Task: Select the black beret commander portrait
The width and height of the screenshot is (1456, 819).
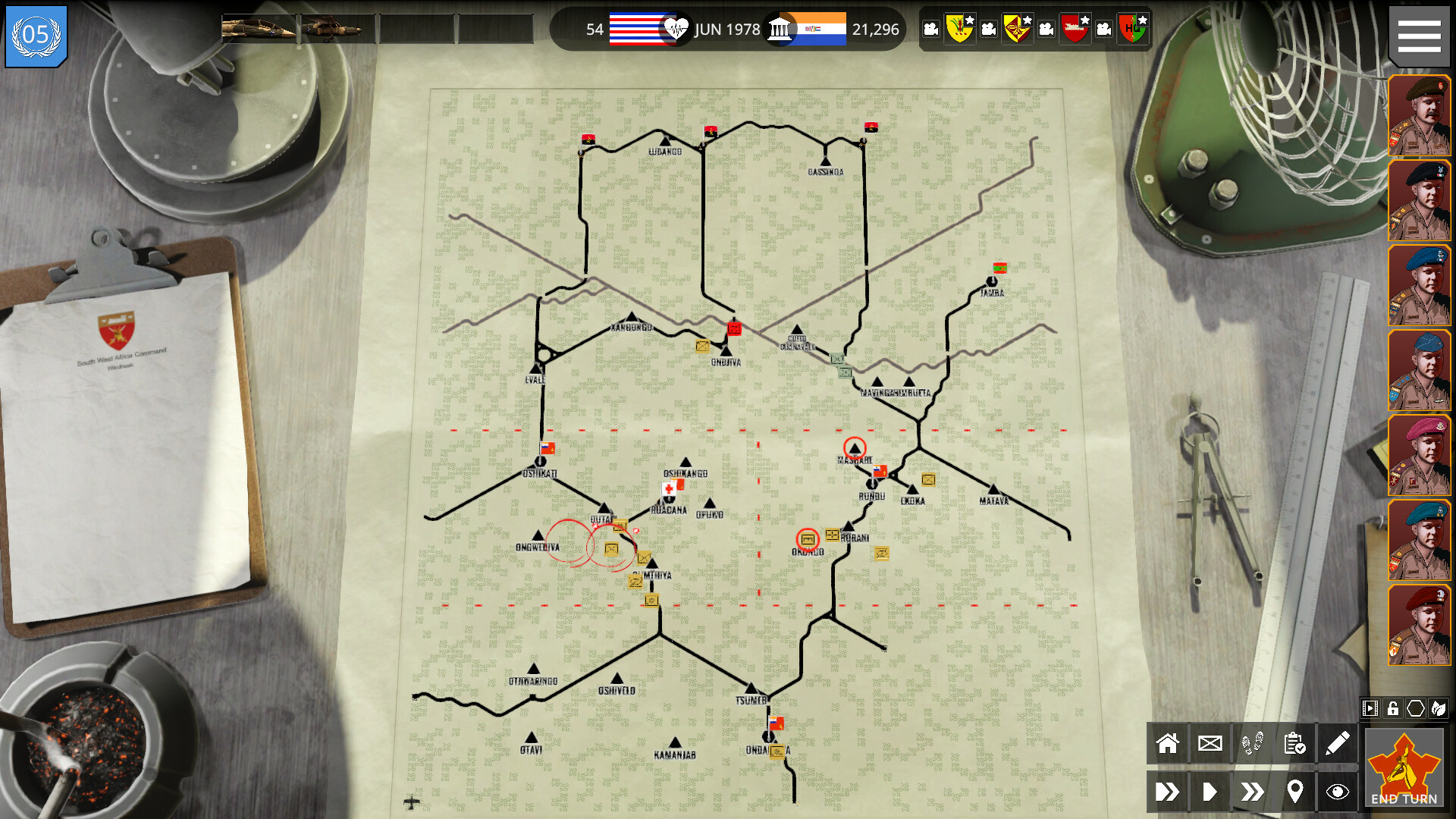Action: tap(1419, 201)
